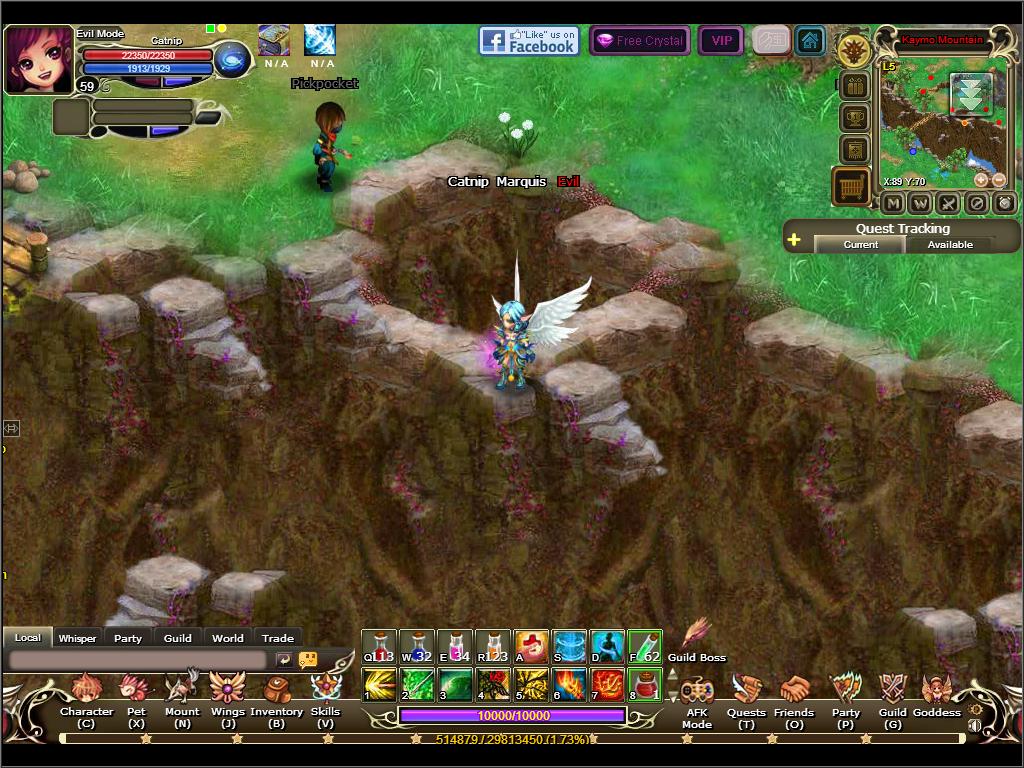Select the Whisper chat tab
This screenshot has height=768, width=1024.
[77, 638]
